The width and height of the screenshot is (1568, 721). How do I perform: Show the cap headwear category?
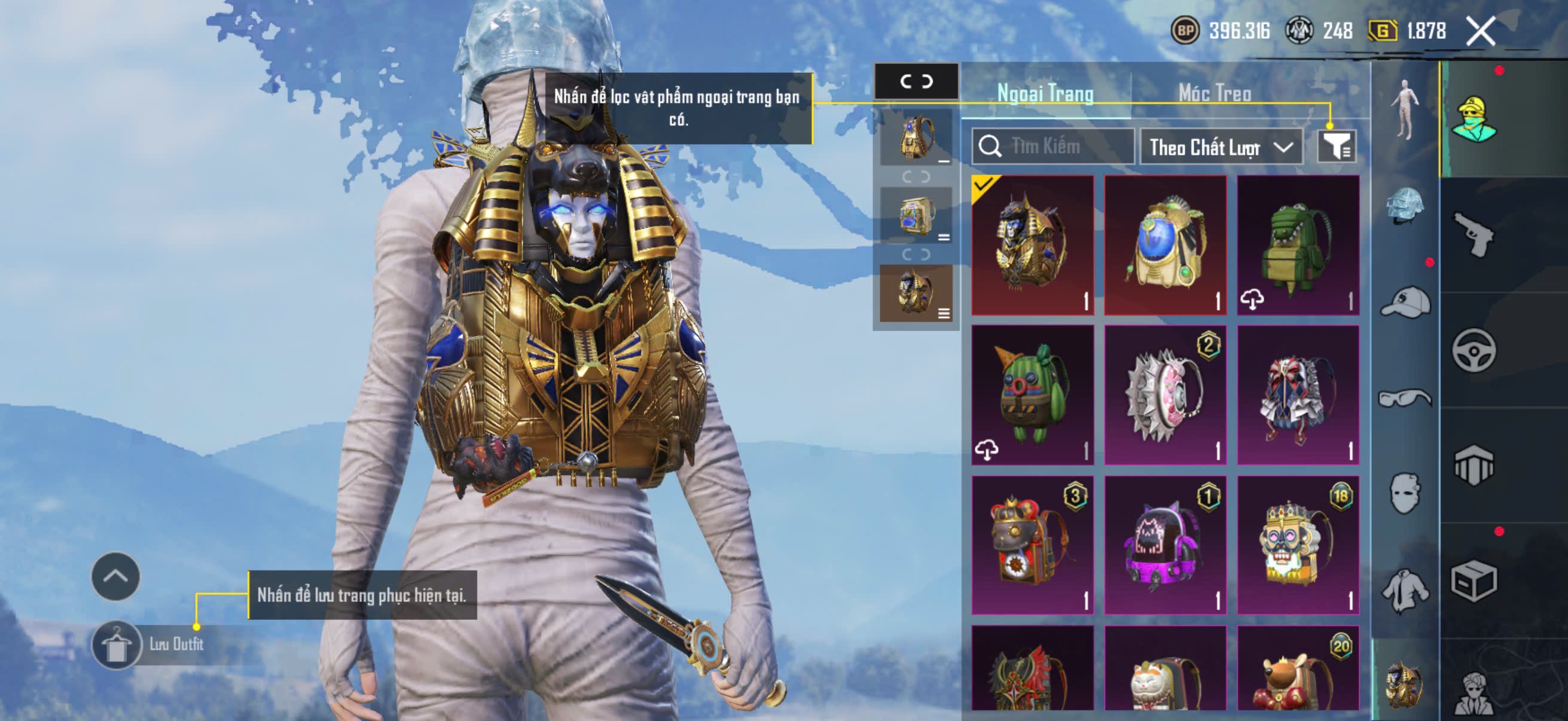(x=1405, y=302)
